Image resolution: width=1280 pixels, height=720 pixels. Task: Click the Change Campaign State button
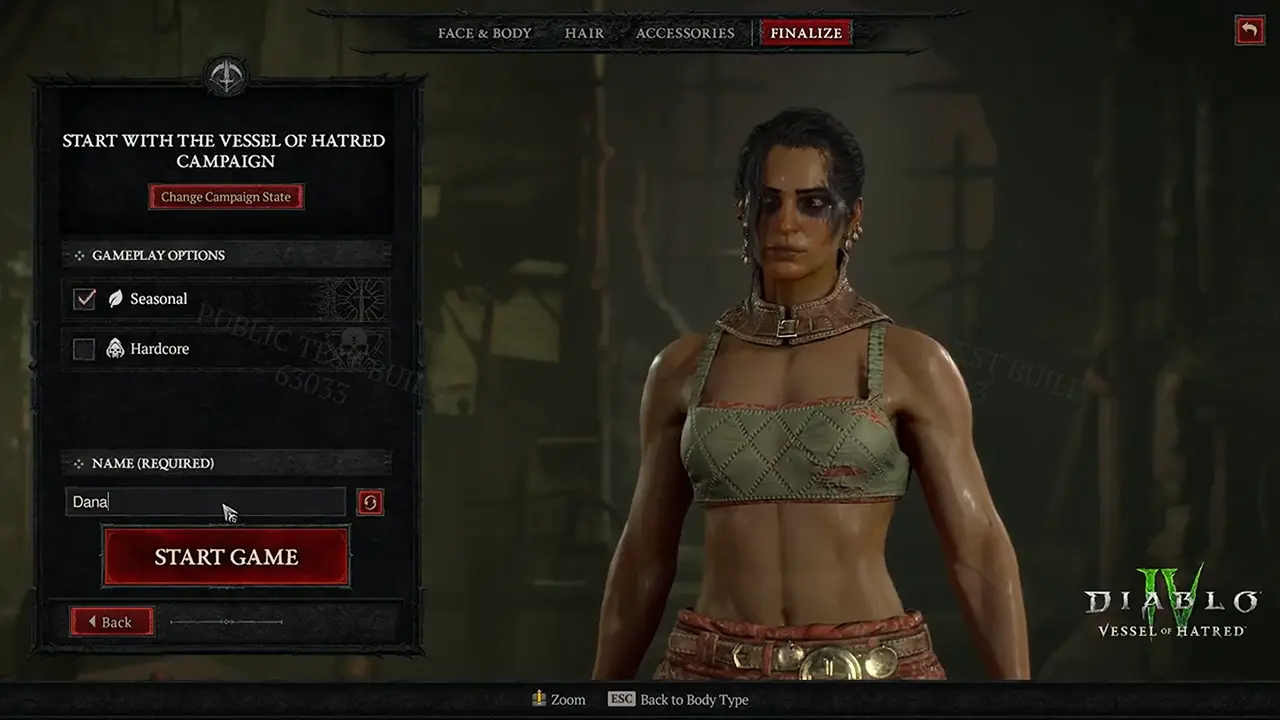(x=226, y=197)
